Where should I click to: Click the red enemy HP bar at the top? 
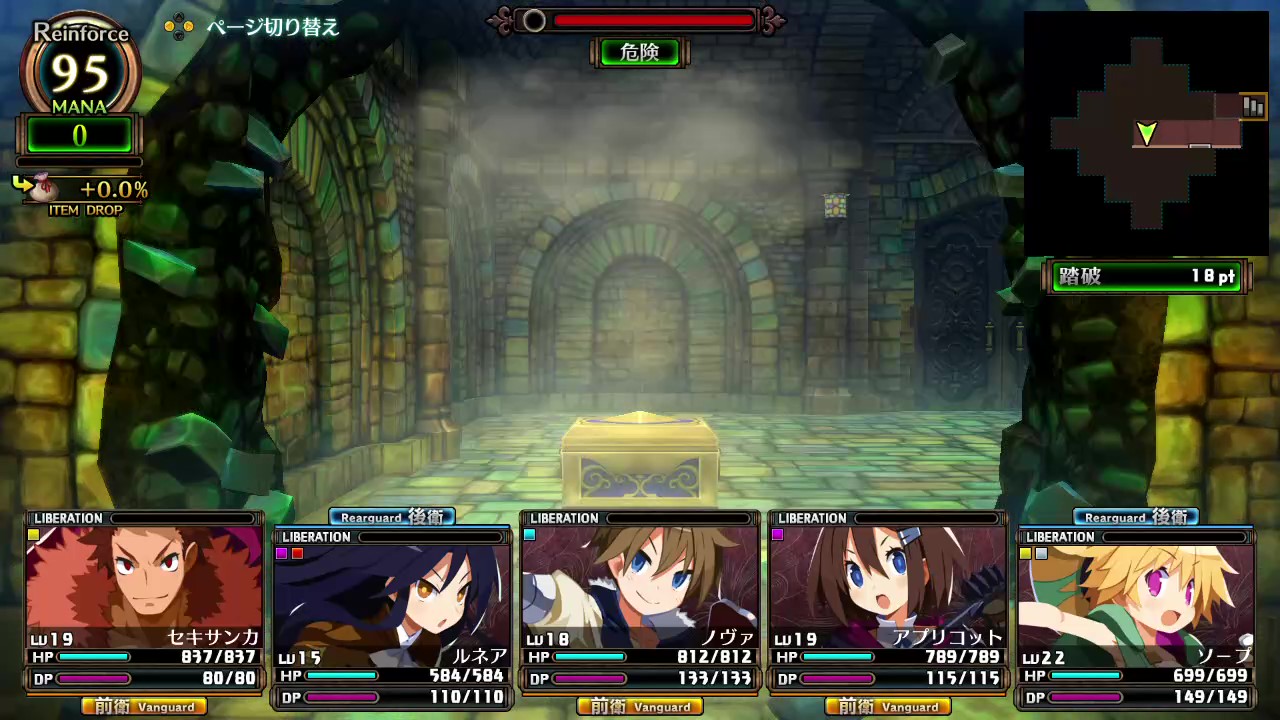(650, 20)
